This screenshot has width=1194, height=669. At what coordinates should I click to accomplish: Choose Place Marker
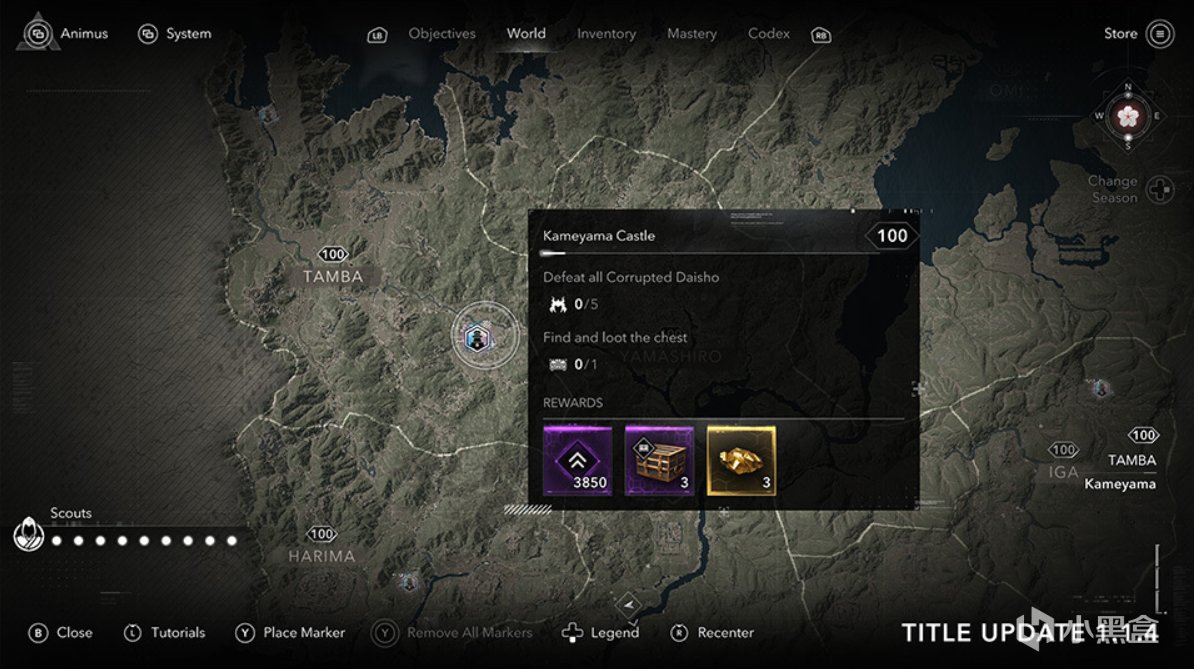tap(290, 633)
